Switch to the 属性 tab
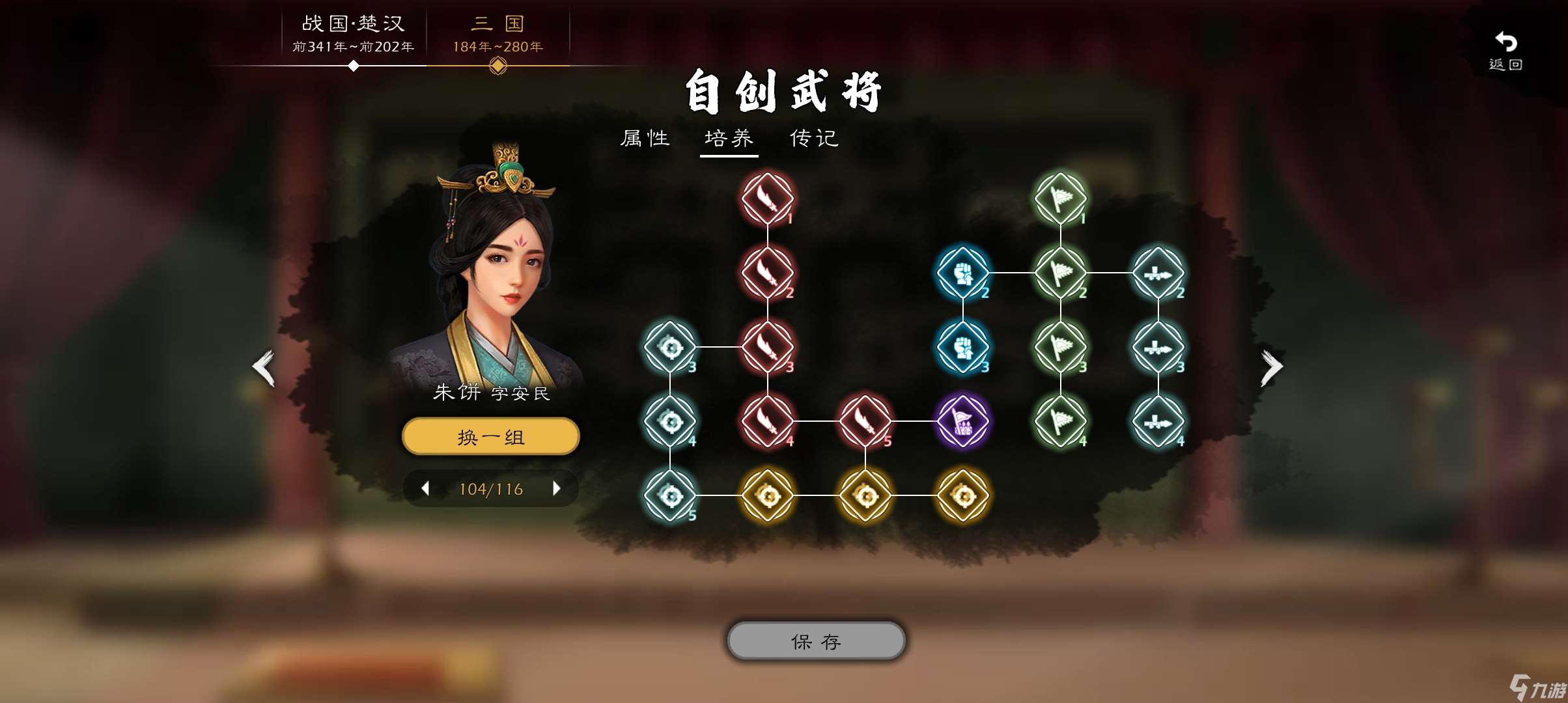This screenshot has width=1568, height=703. (645, 138)
